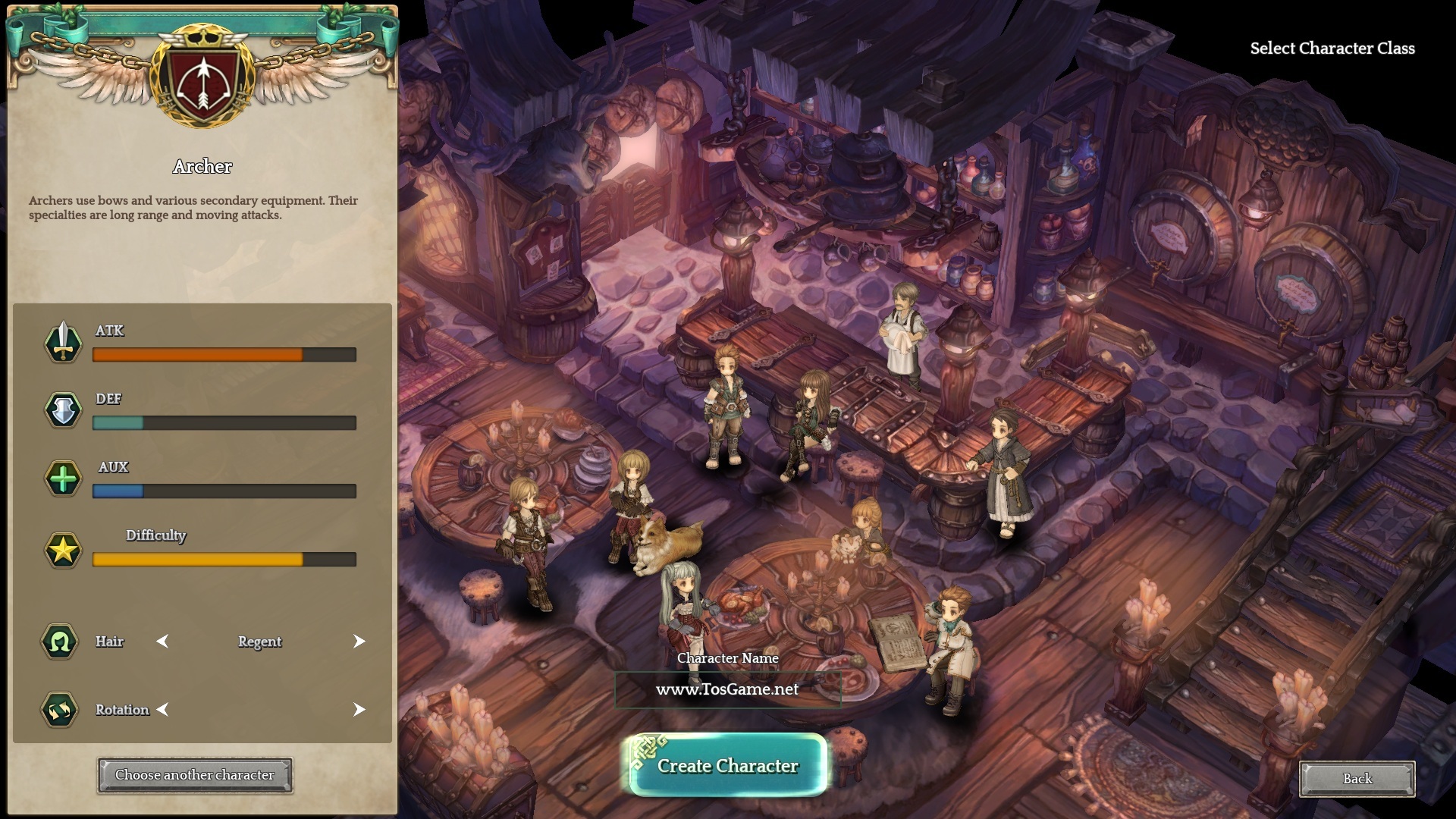Rotate the character with the right arrow
This screenshot has height=819, width=1456.
point(359,710)
